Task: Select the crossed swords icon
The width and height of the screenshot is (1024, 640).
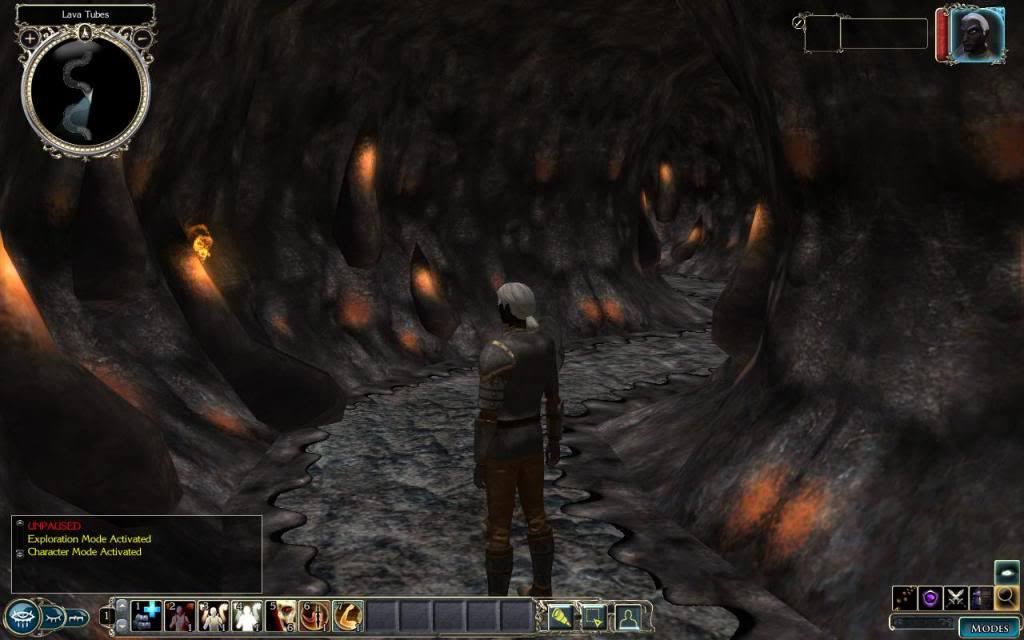Action: (956, 598)
